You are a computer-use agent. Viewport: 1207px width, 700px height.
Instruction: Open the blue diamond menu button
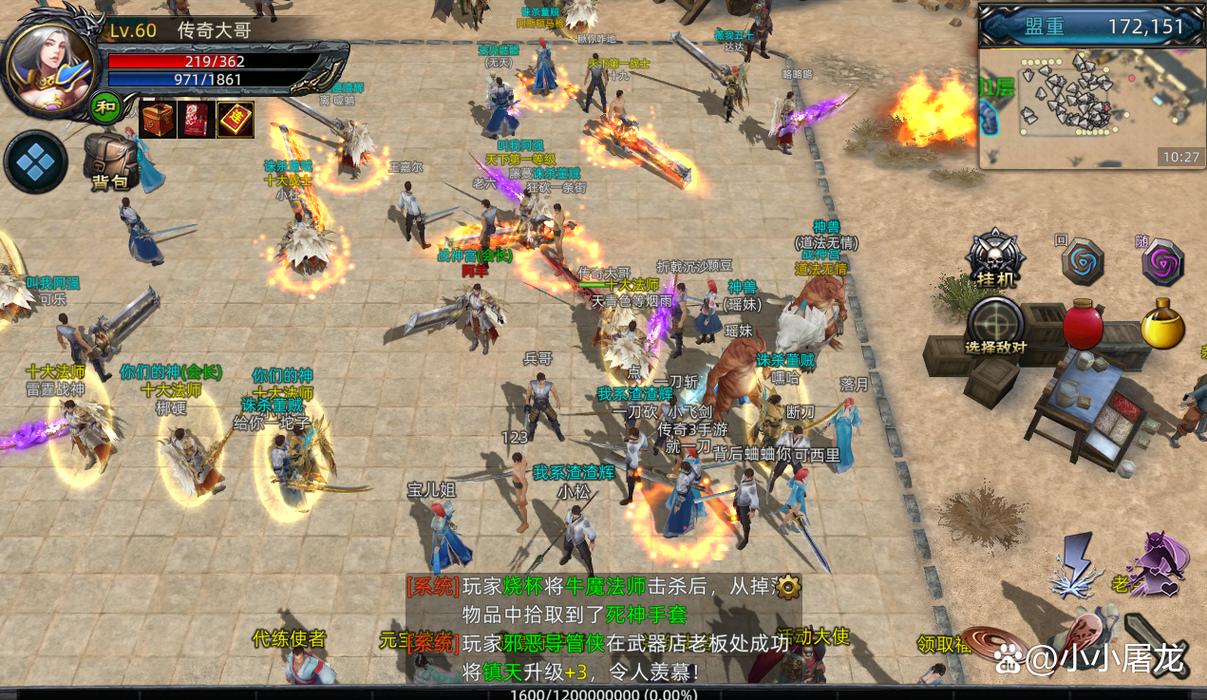click(x=36, y=162)
